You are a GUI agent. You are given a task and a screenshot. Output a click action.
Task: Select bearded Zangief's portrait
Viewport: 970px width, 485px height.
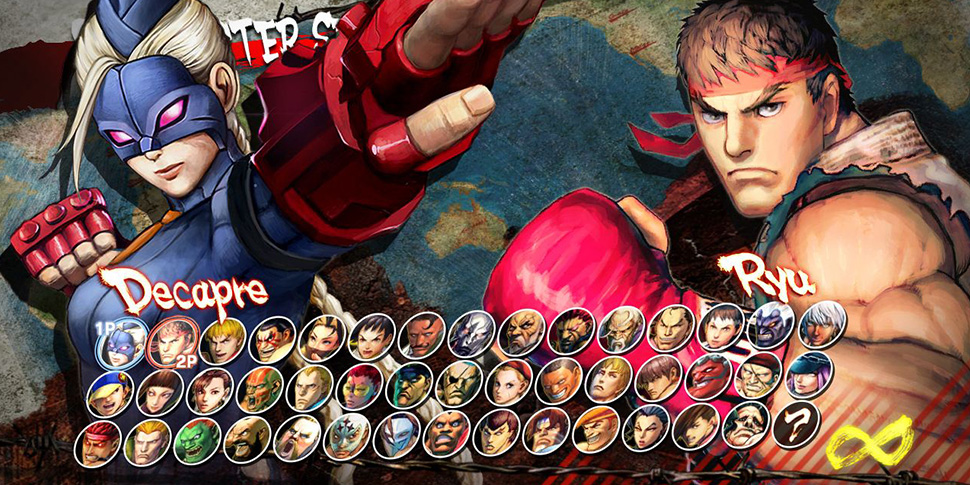pyautogui.click(x=245, y=438)
